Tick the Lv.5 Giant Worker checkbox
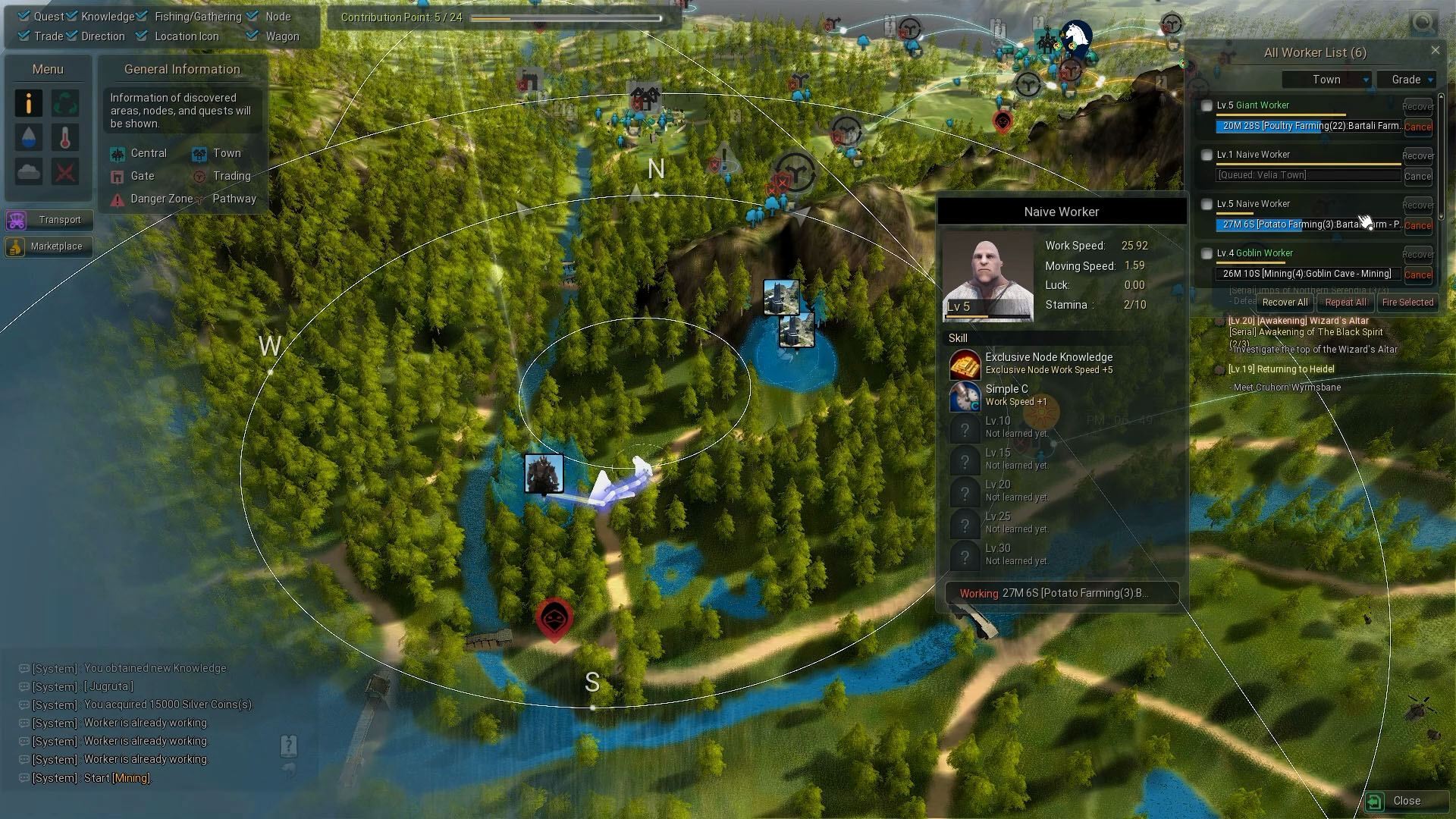Viewport: 1456px width, 819px height. (x=1207, y=106)
